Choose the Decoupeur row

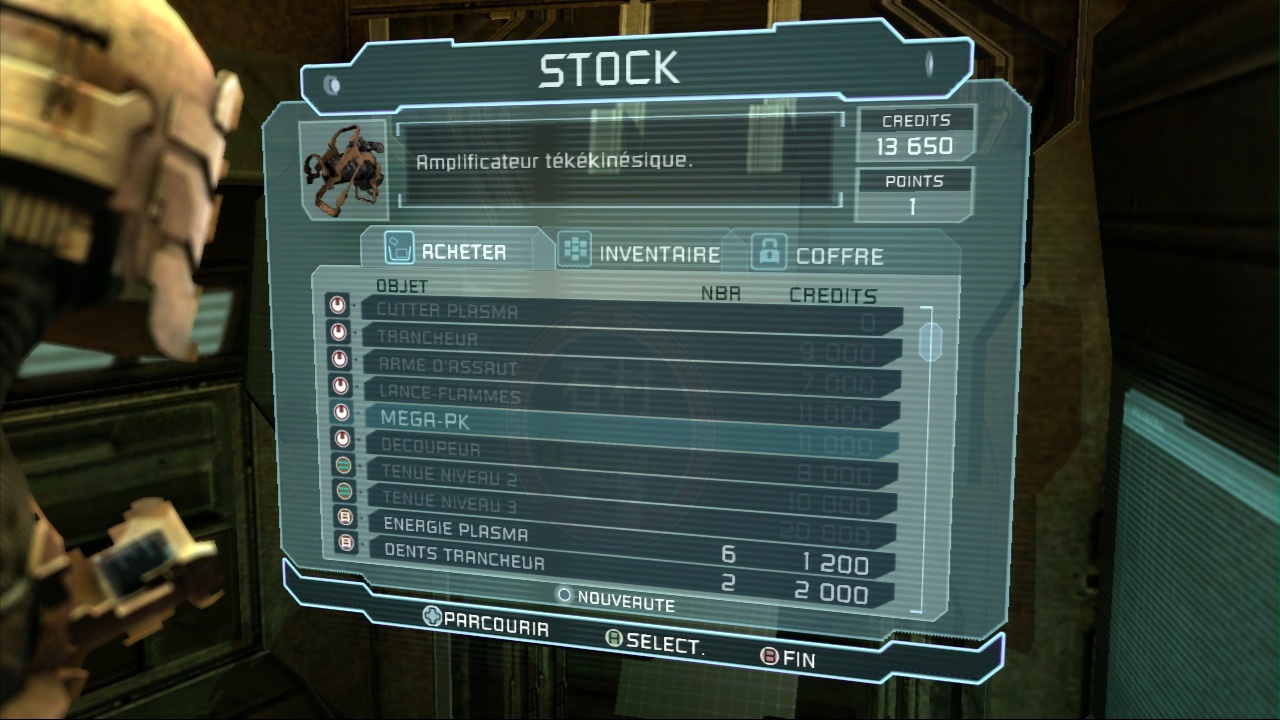tap(430, 449)
